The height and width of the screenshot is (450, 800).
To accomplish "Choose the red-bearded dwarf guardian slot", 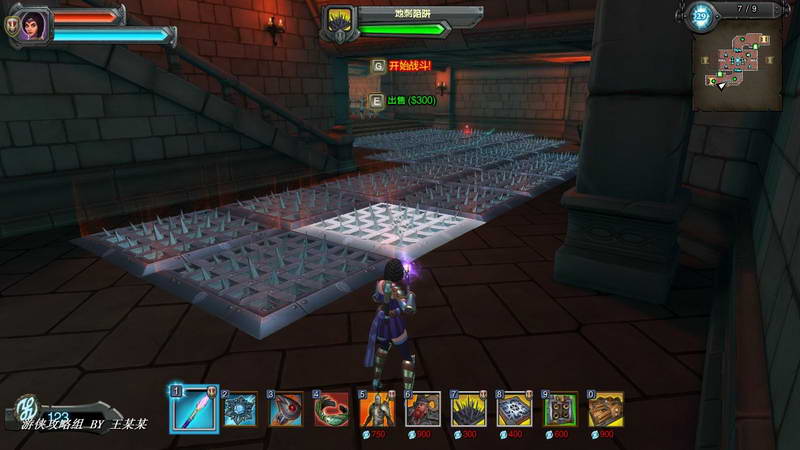I will [423, 408].
